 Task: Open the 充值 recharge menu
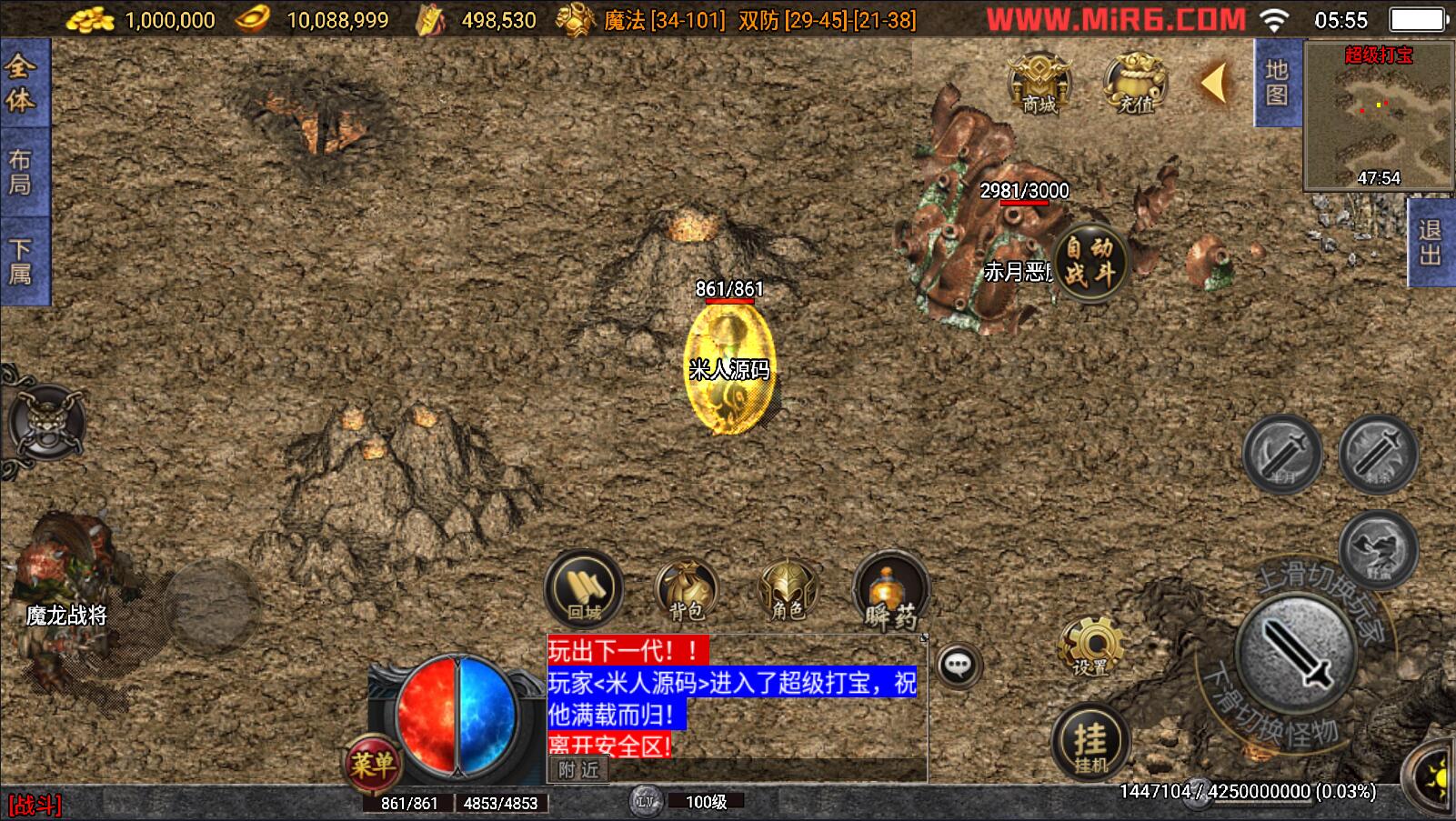(x=1134, y=84)
